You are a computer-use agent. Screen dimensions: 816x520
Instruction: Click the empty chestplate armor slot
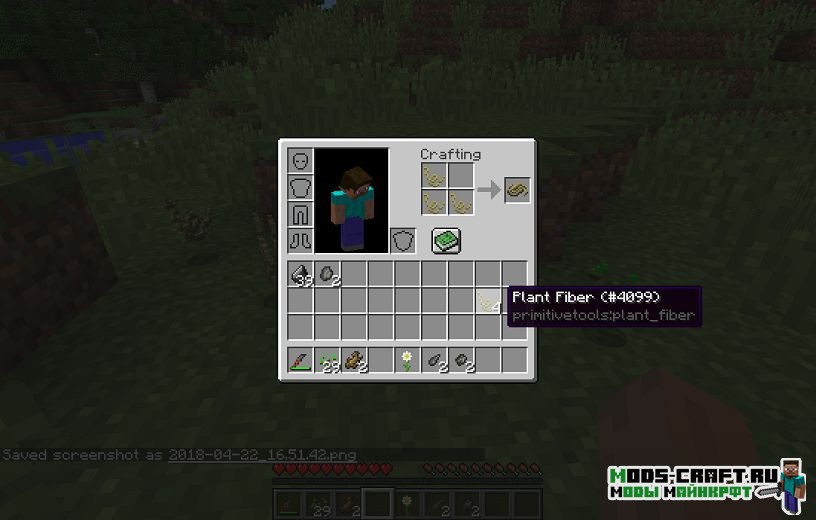[301, 188]
